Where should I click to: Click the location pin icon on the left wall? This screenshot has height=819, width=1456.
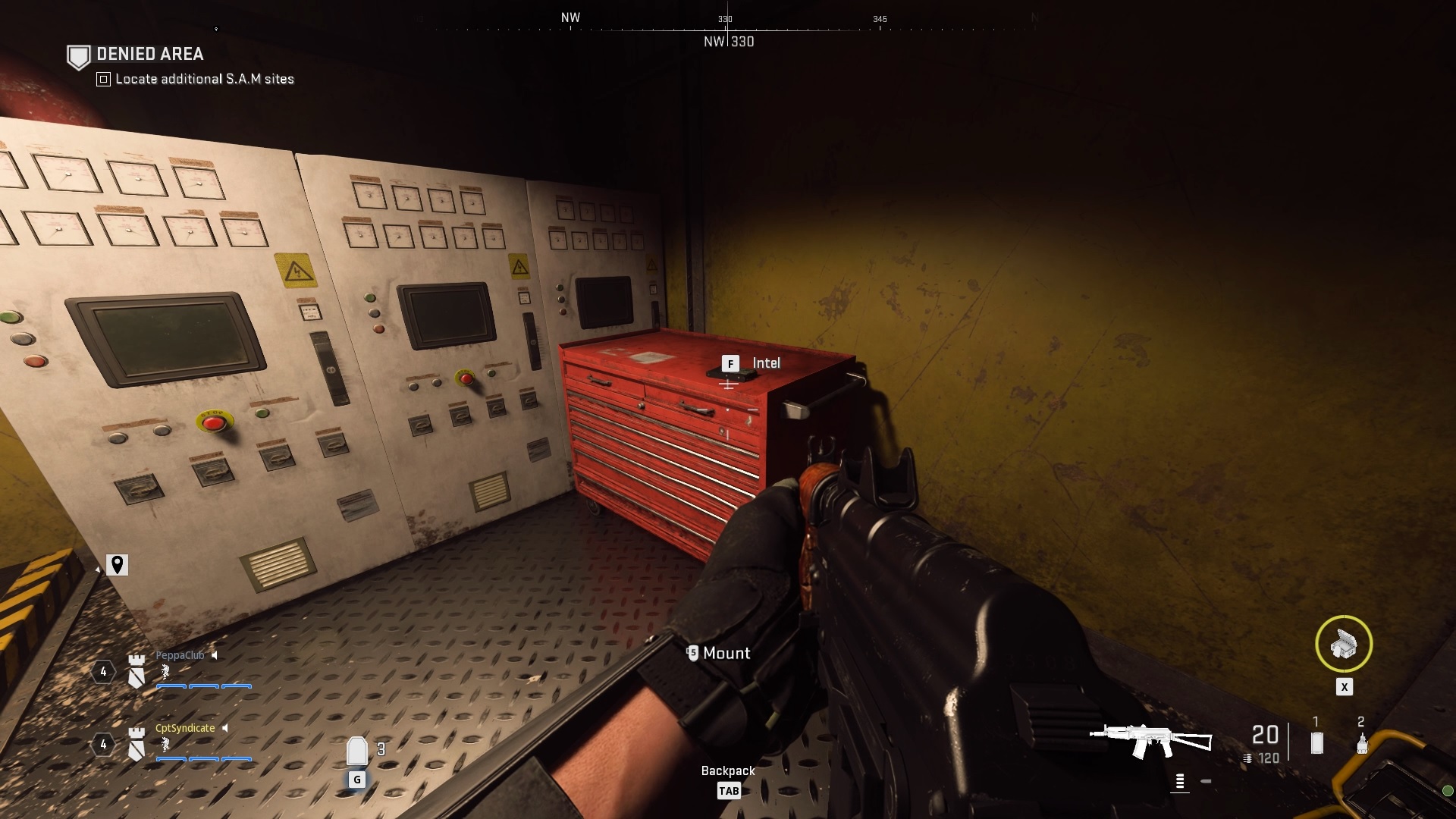[118, 565]
